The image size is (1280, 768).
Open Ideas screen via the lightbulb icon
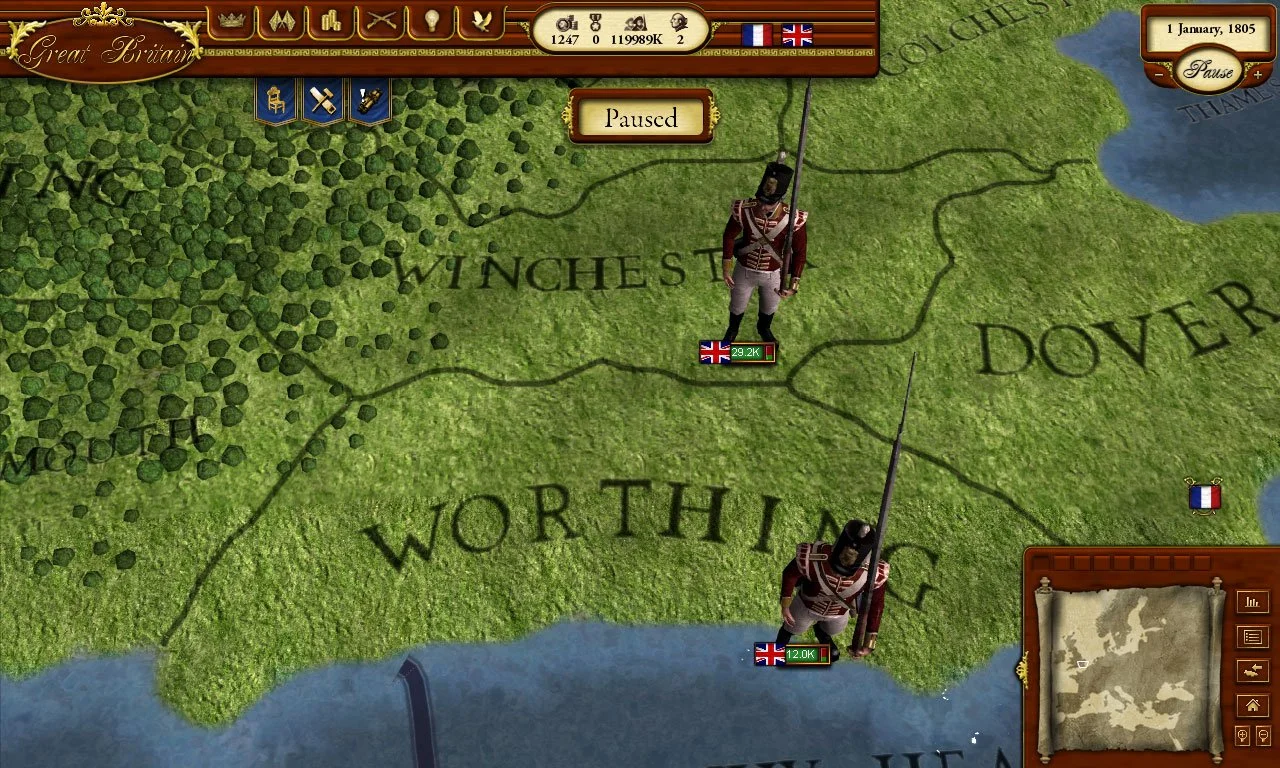tap(431, 22)
